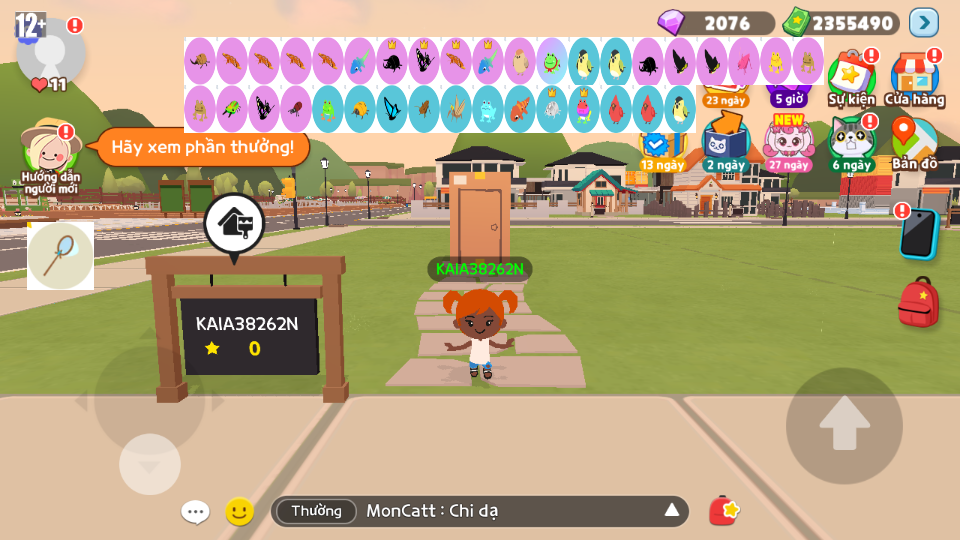The image size is (960, 540).
Task: Switch the Thường chat channel selector
Action: point(316,511)
